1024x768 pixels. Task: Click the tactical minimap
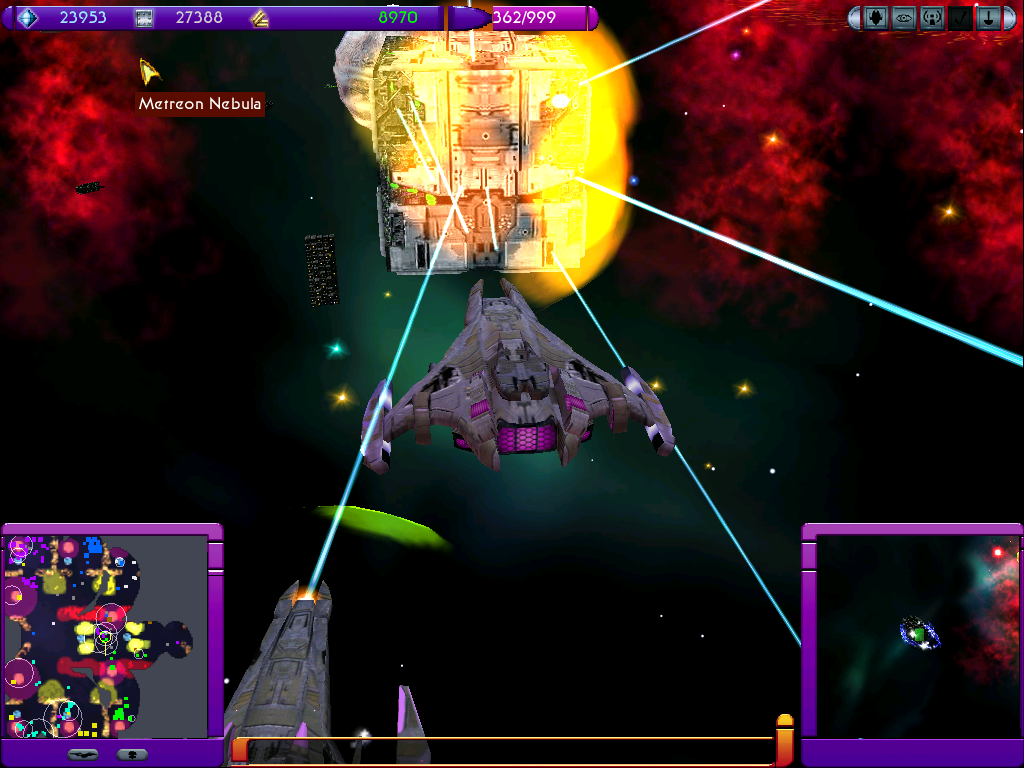coord(104,636)
